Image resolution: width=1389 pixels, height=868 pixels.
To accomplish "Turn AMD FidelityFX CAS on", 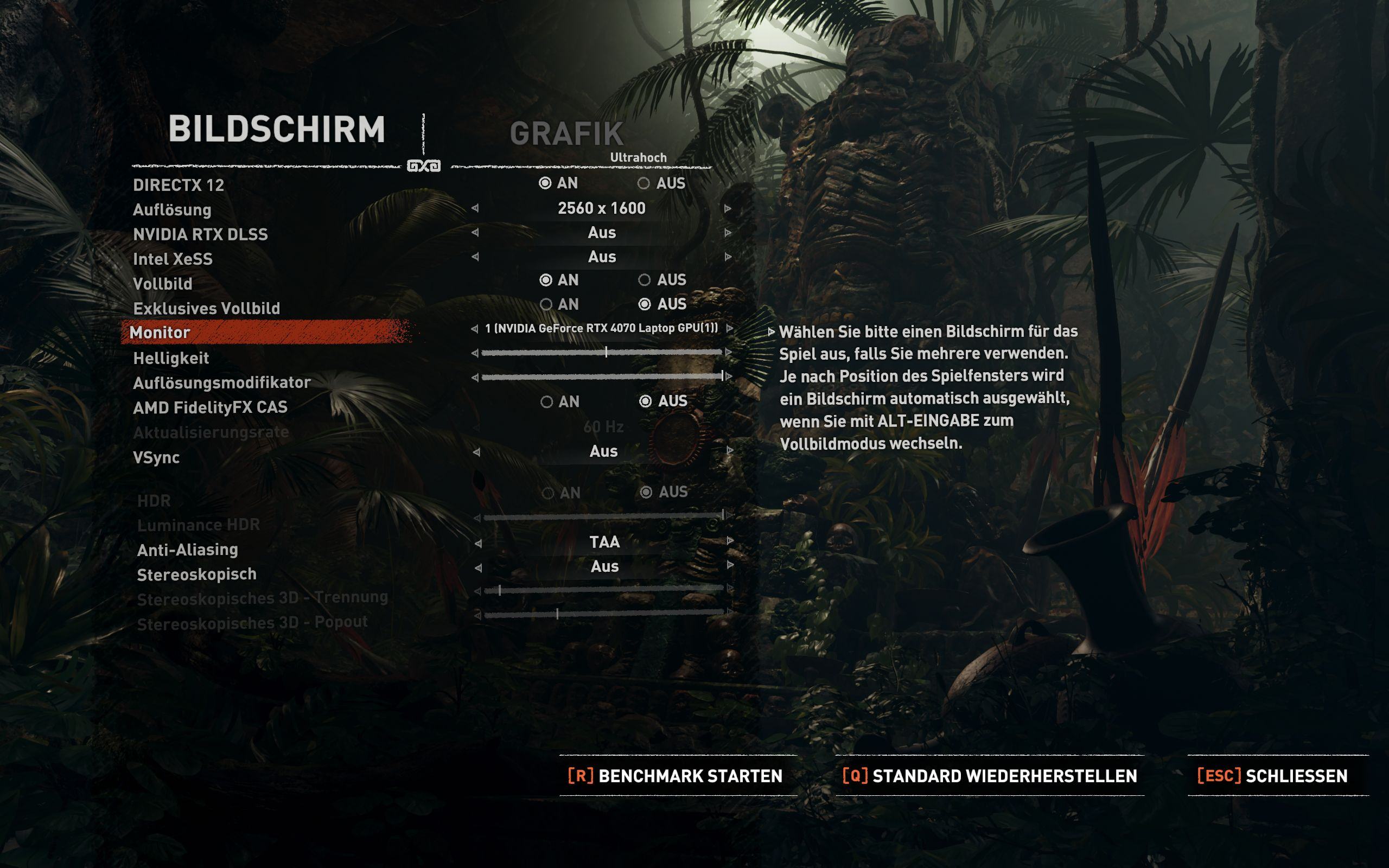I will coord(547,401).
